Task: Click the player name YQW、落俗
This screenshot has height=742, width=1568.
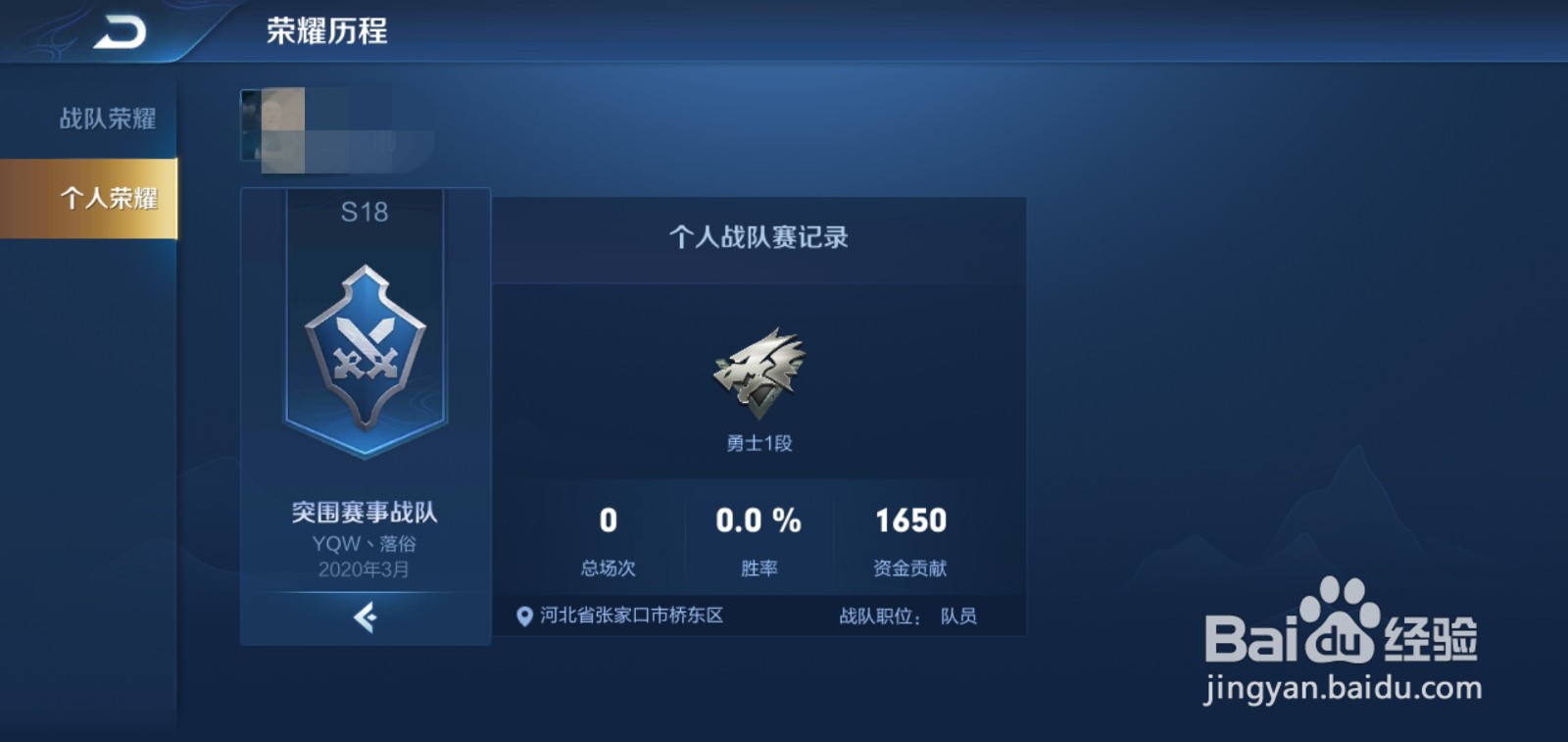Action: click(365, 542)
